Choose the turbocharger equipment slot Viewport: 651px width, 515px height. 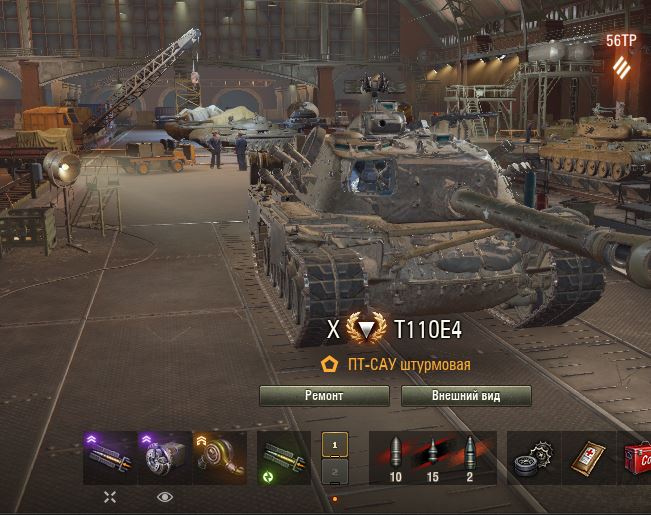[x=218, y=457]
